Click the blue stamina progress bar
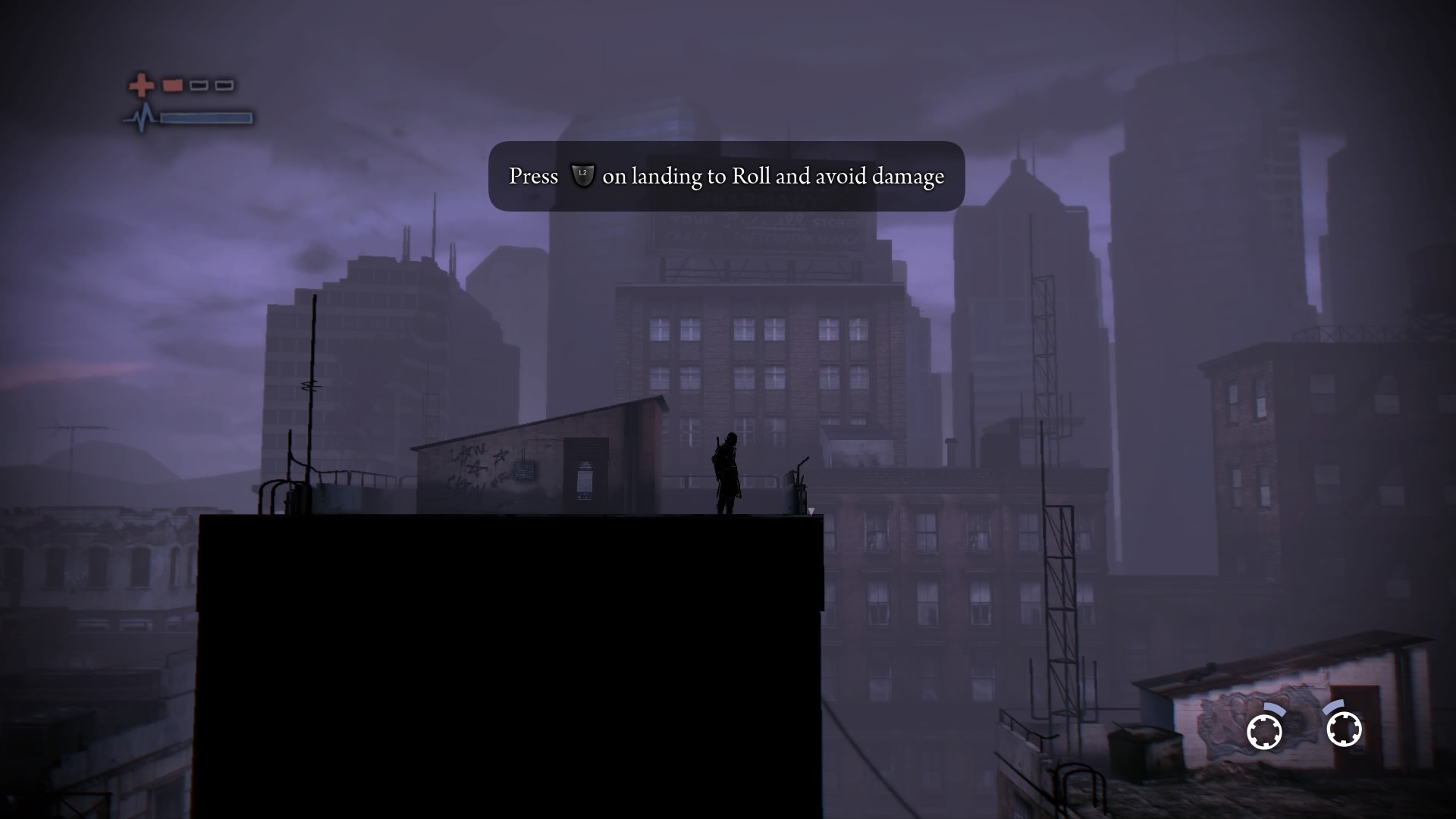Screen dimensions: 1456x819 pos(206,118)
